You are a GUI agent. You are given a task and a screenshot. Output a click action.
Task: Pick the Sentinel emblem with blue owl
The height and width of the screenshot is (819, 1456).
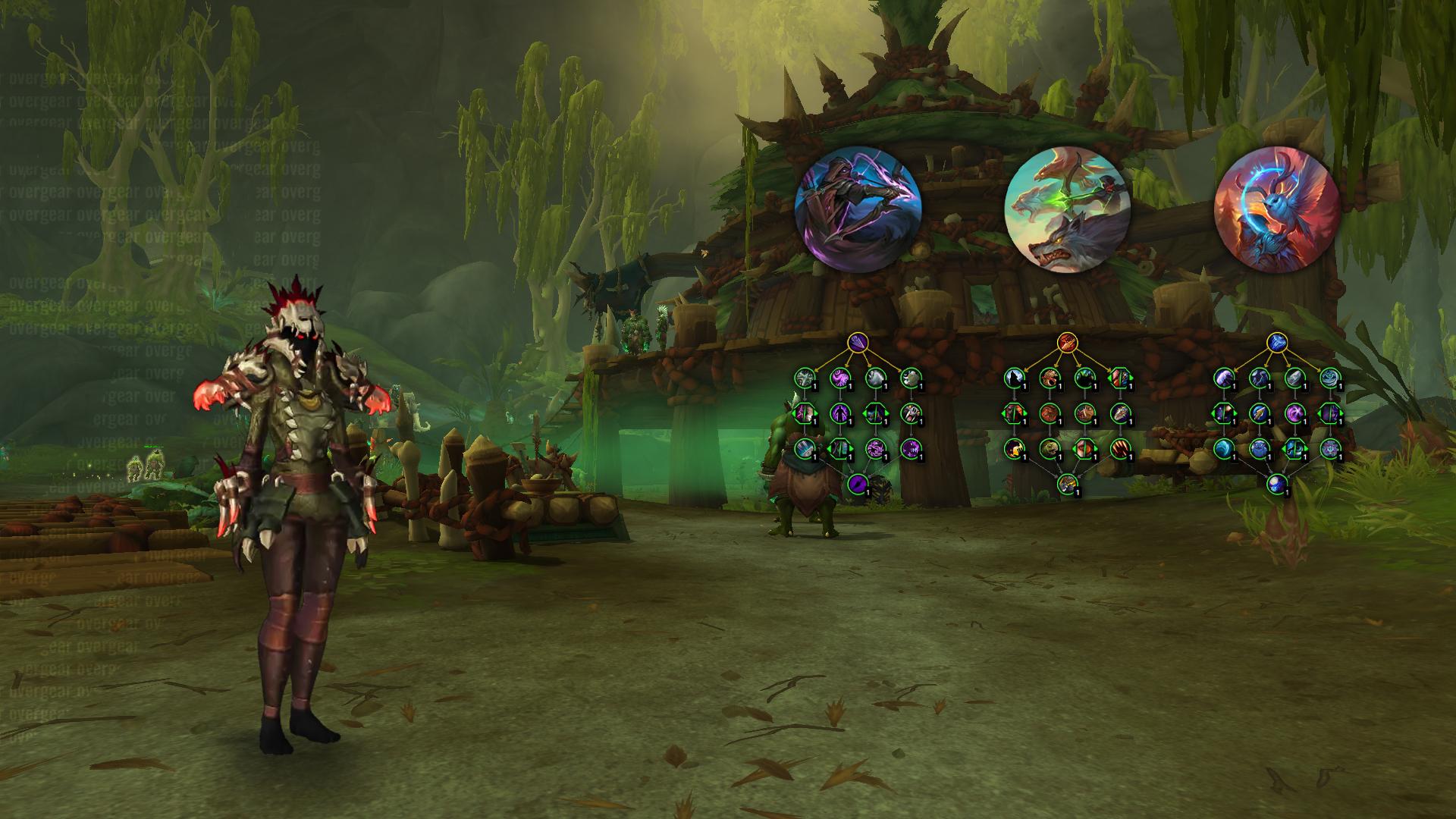[1276, 210]
